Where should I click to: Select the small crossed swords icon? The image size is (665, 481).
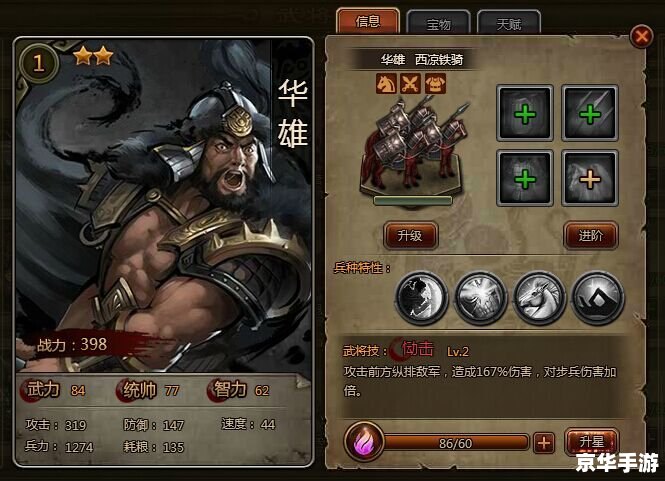pyautogui.click(x=408, y=84)
